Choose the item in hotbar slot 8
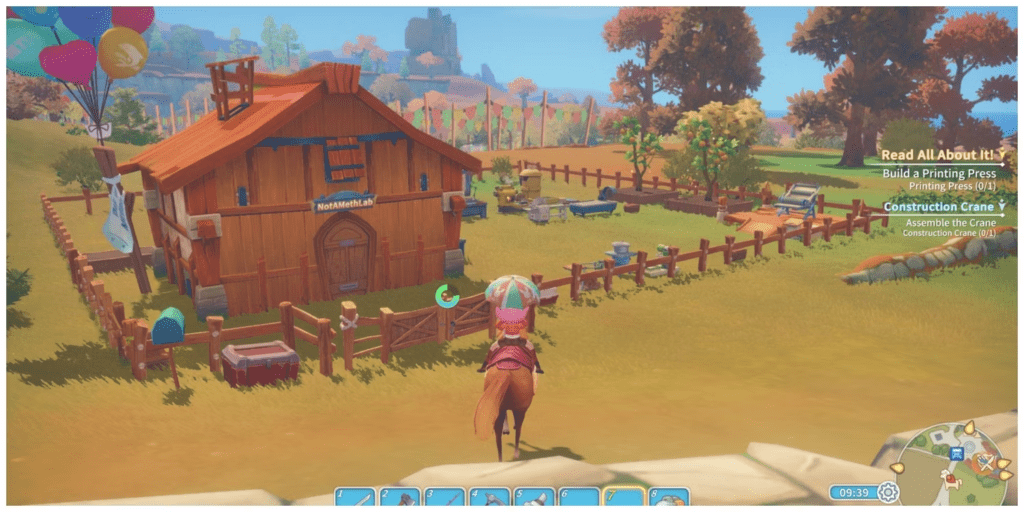 click(x=668, y=497)
